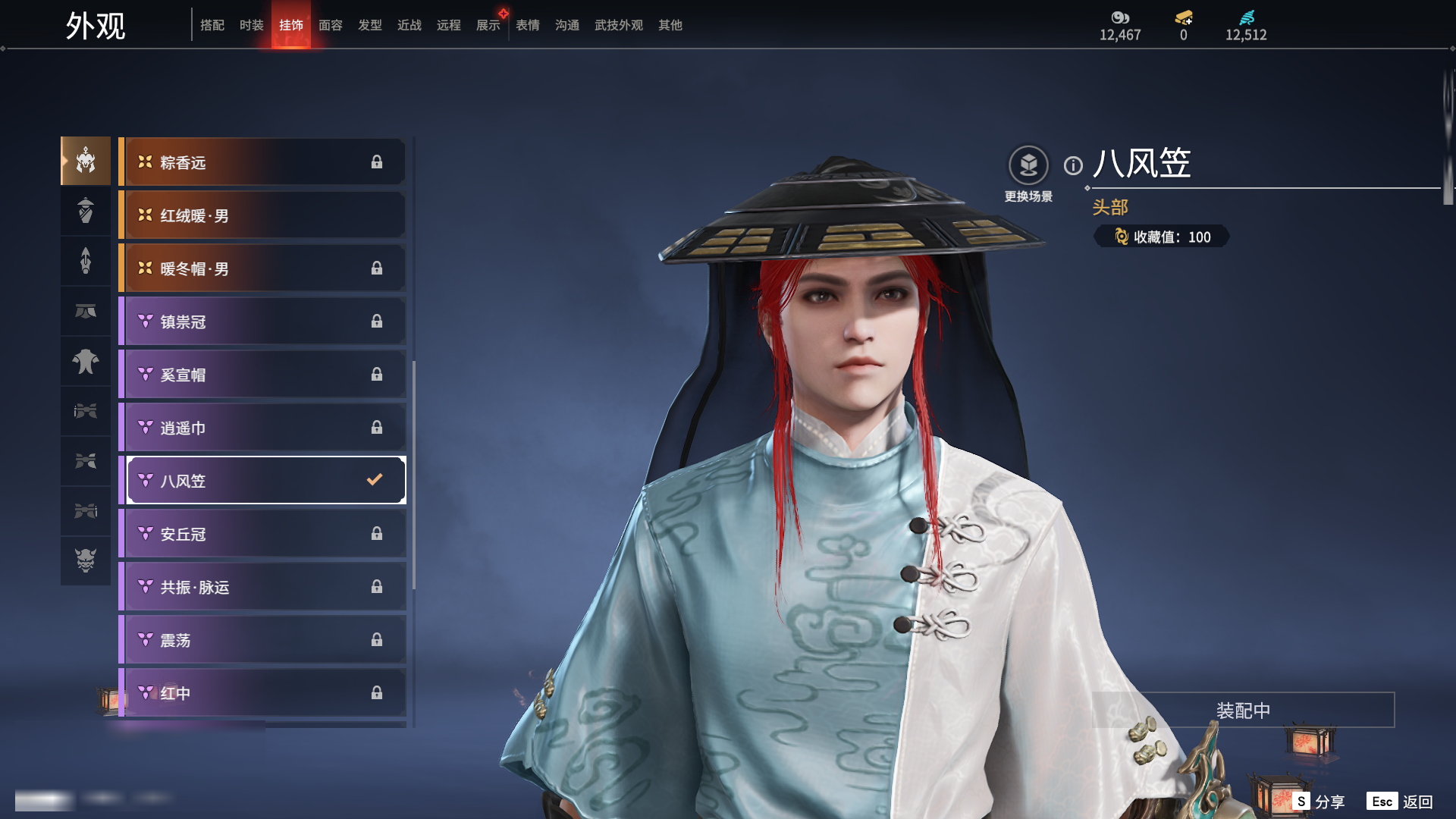Open the 时装 outfit tab

(x=252, y=25)
